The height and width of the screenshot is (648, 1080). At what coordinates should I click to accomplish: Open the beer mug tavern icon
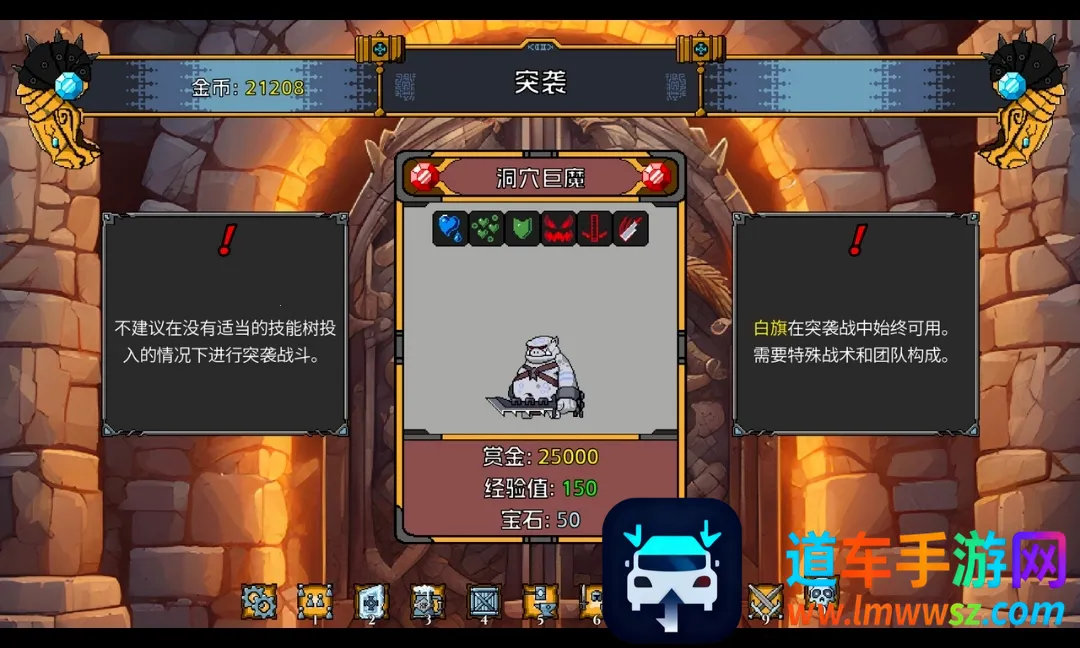tap(428, 602)
